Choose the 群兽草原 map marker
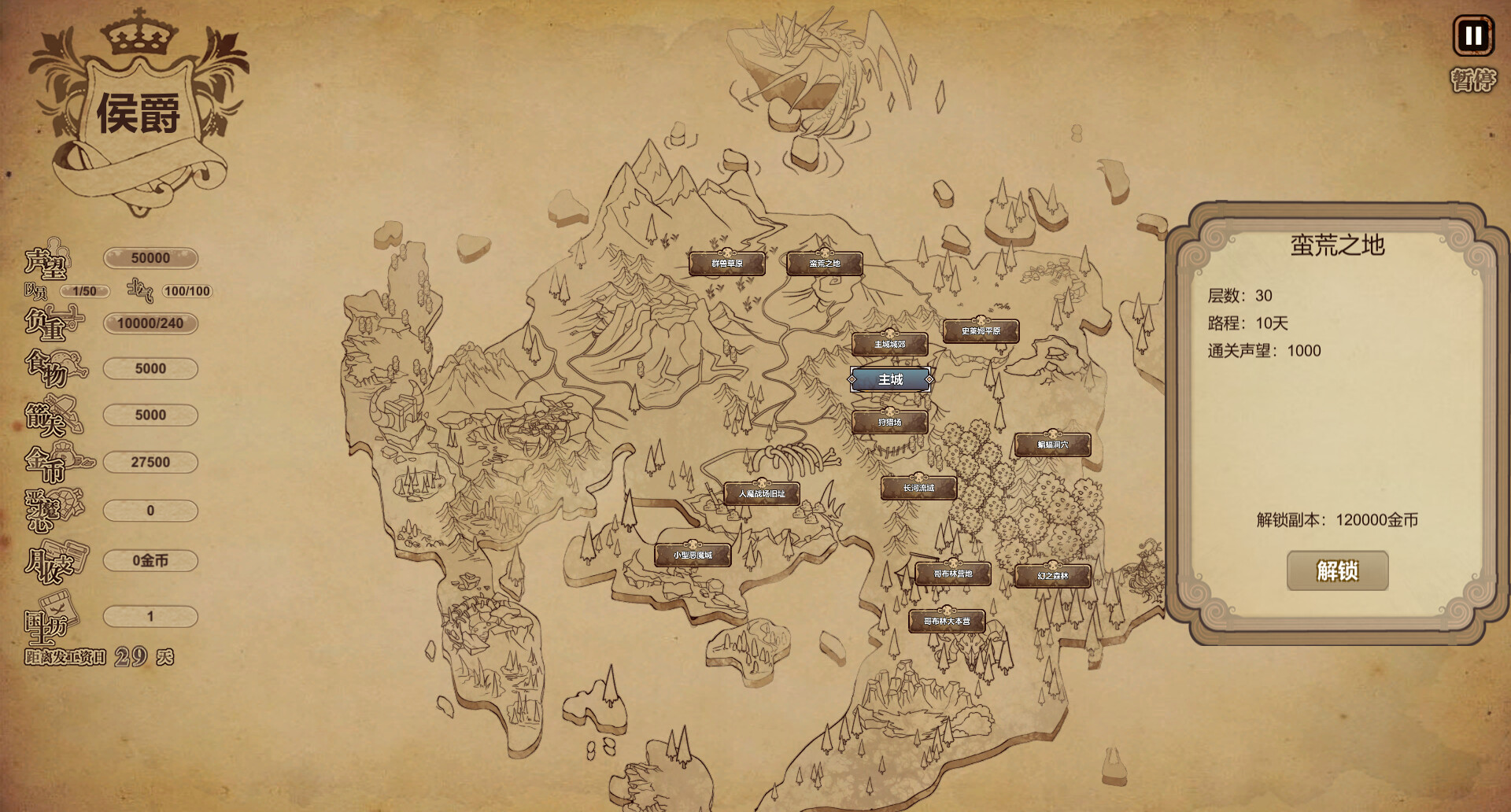The width and height of the screenshot is (1511, 812). (x=727, y=264)
